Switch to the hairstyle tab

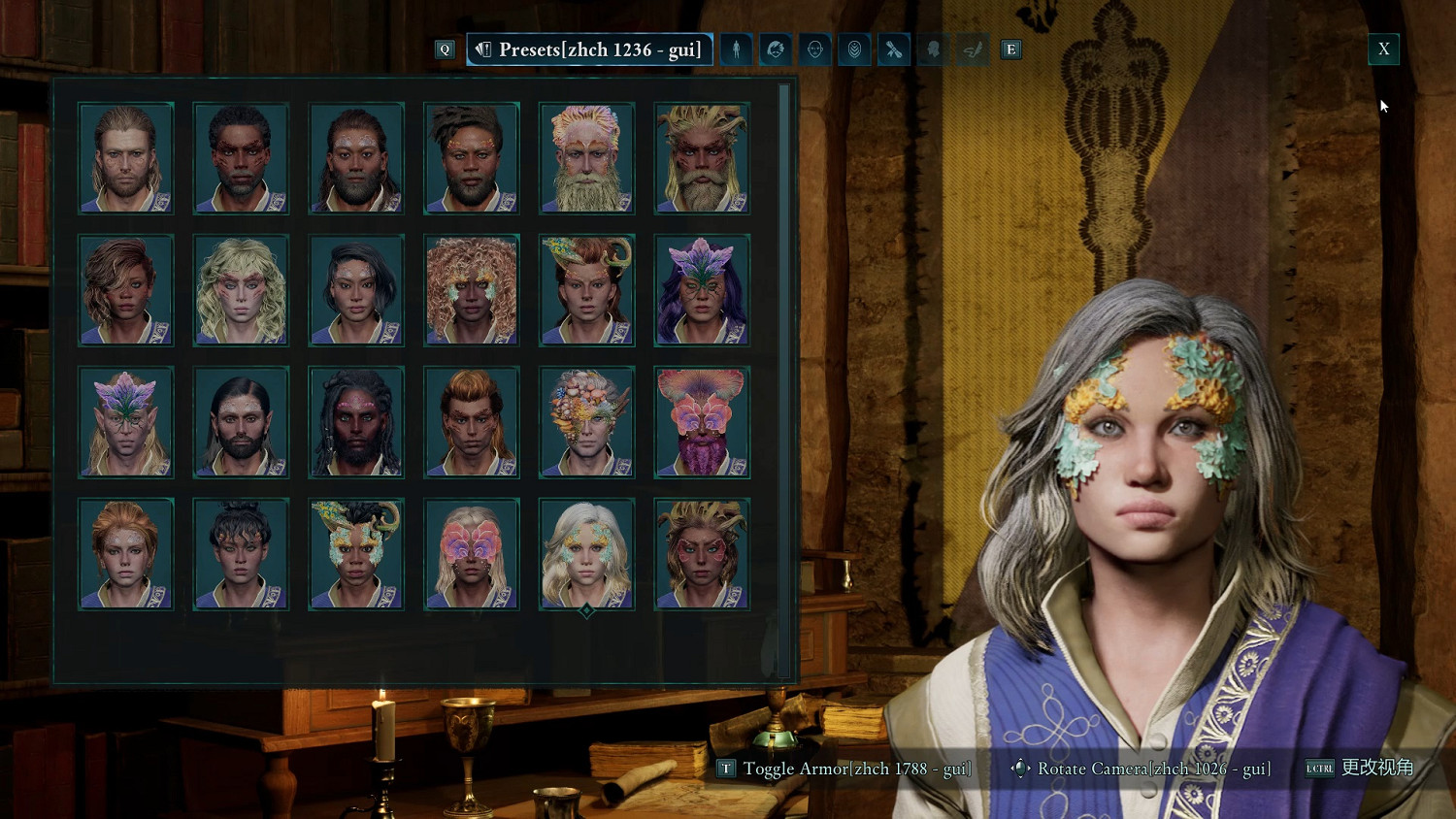tap(776, 49)
